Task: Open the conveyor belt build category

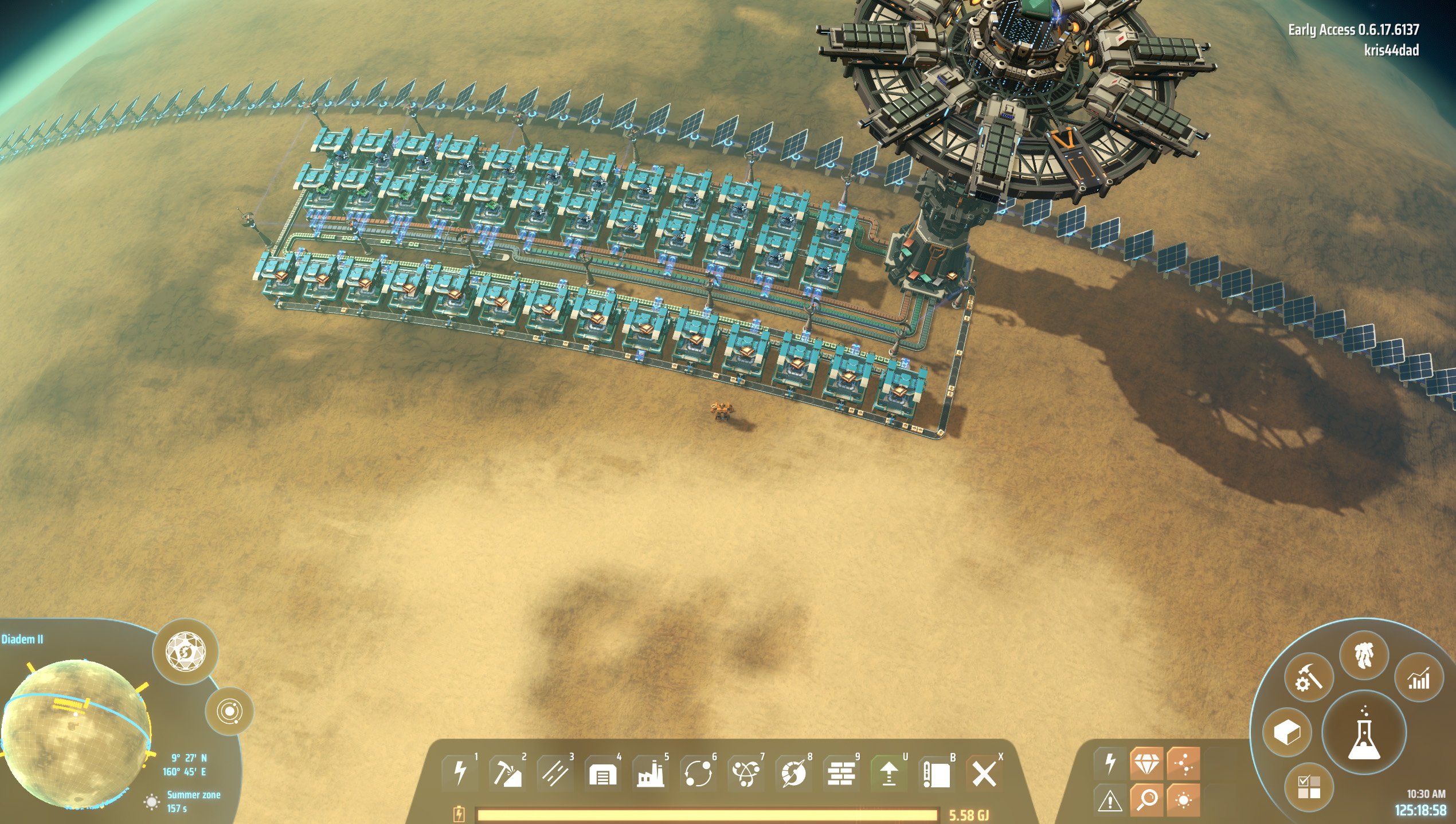Action: point(555,773)
